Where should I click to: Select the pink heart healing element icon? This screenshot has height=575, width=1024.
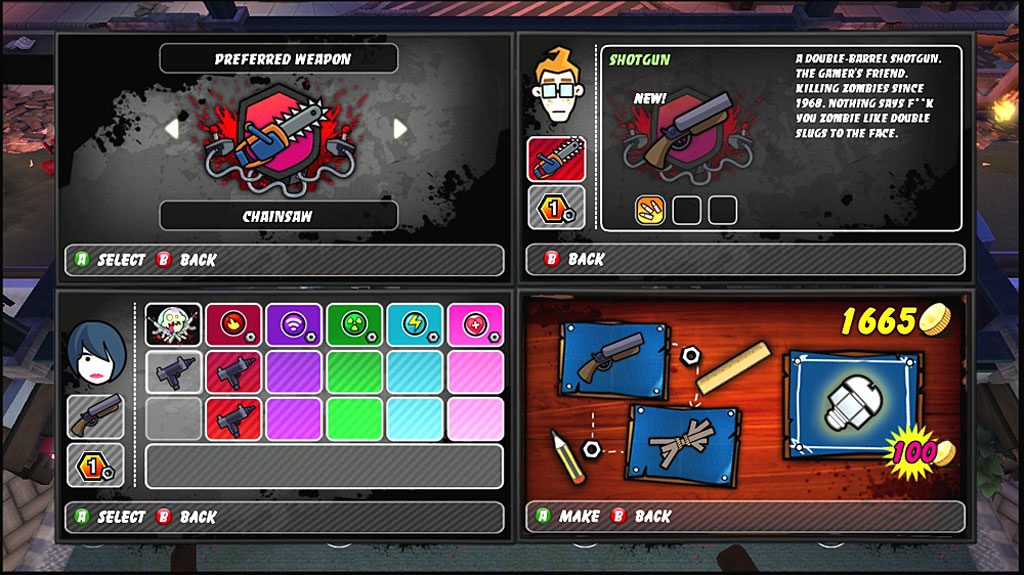click(x=475, y=325)
